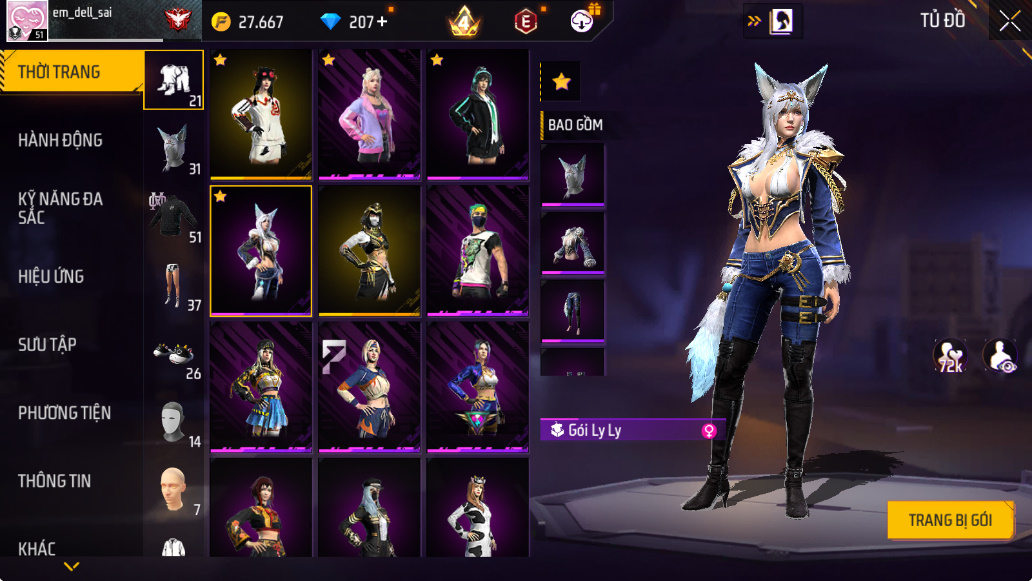Click the star favorite filter button

tap(561, 81)
